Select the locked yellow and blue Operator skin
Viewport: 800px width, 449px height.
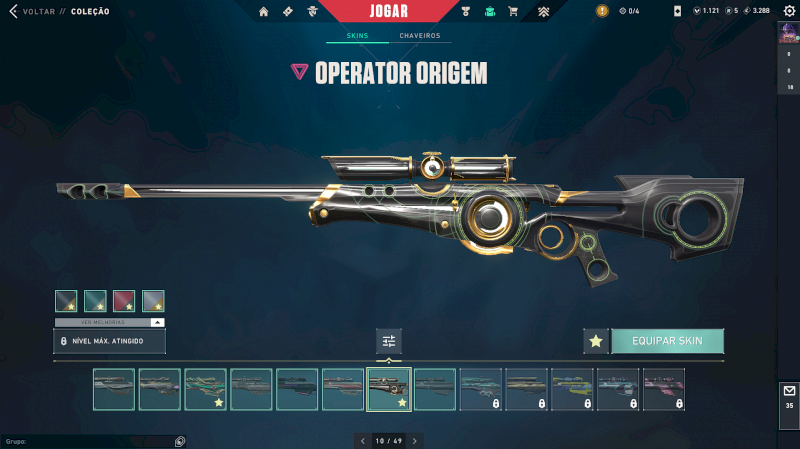(x=572, y=389)
